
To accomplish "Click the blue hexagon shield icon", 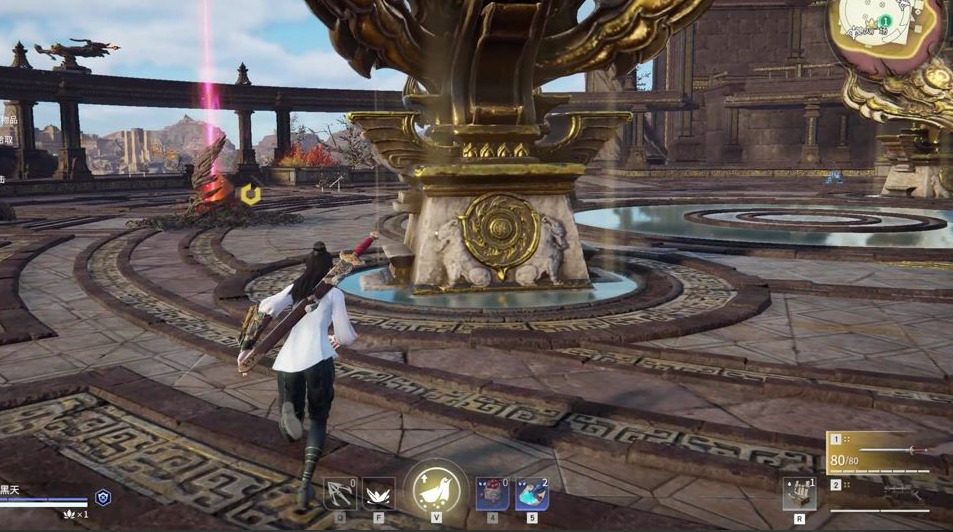I will click(103, 497).
